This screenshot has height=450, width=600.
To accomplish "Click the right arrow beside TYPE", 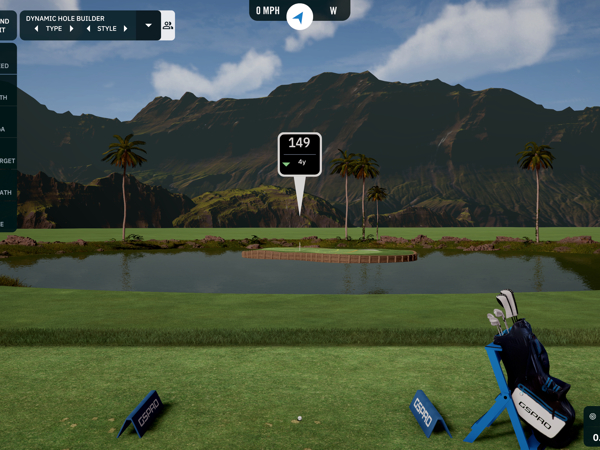I will (x=72, y=29).
